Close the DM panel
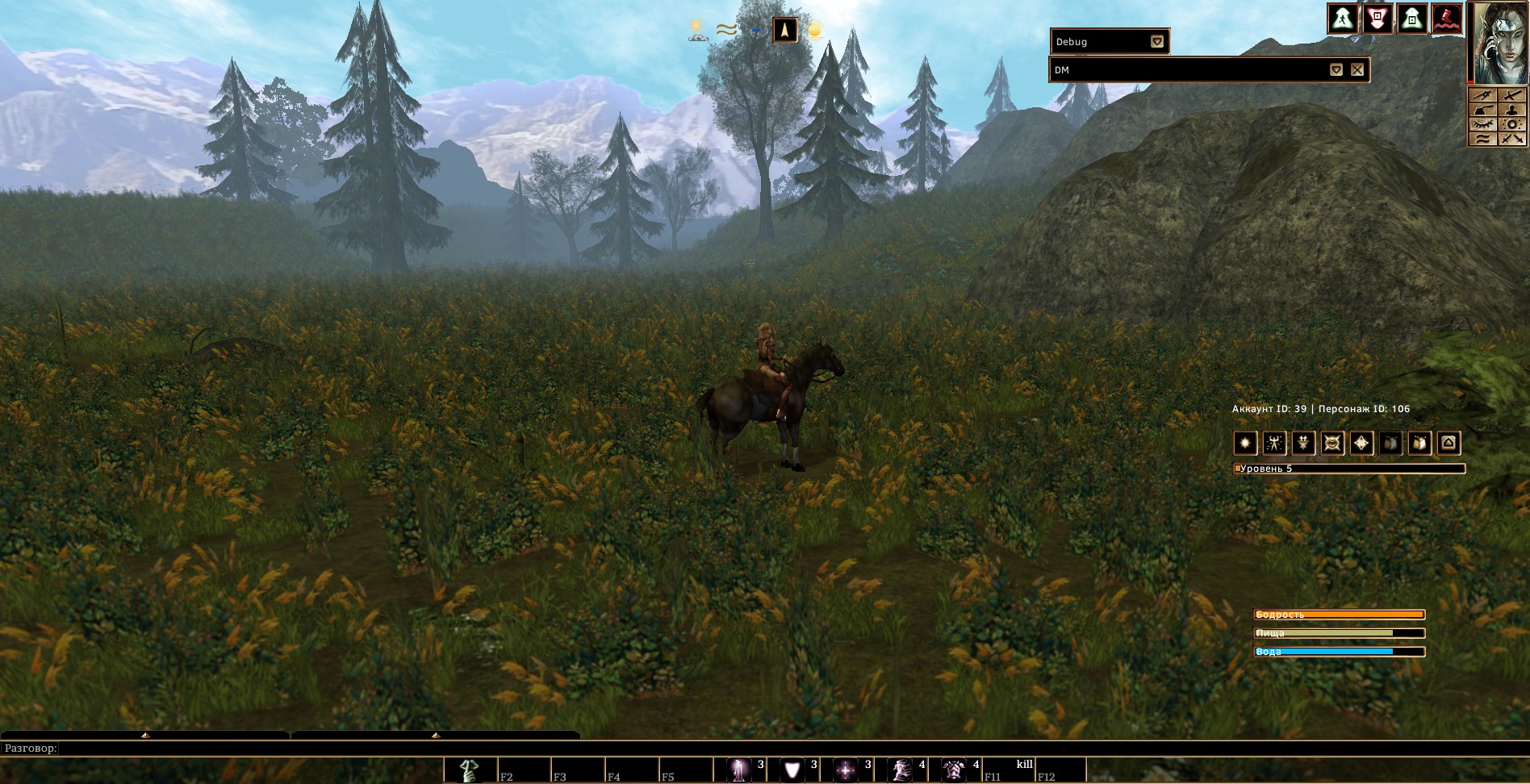Viewport: 1530px width, 784px height. pyautogui.click(x=1357, y=70)
